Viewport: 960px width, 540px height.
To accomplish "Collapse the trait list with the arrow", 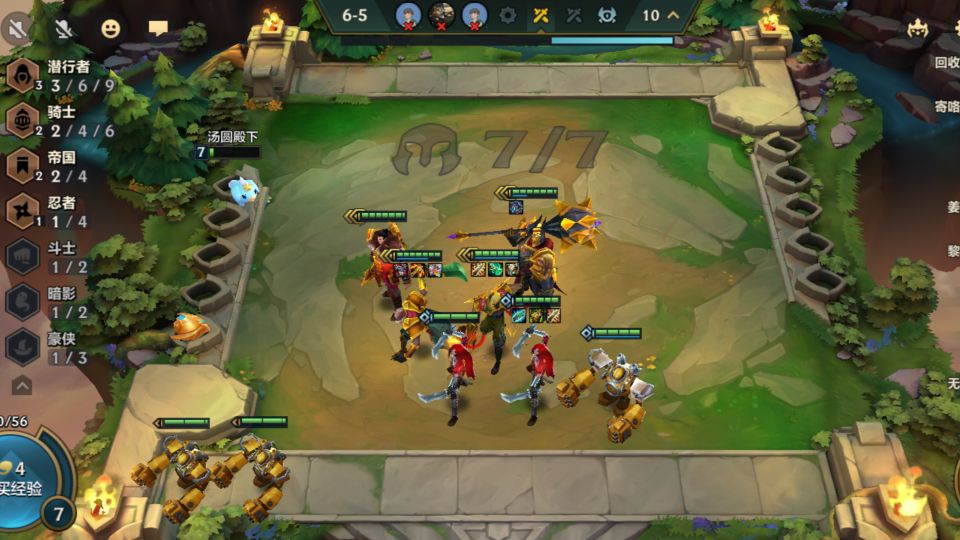I will coord(22,385).
